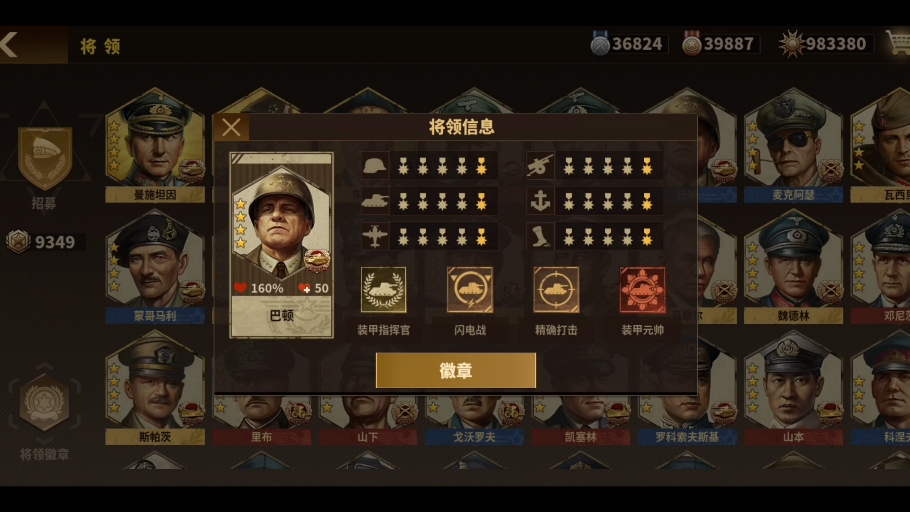Screen dimensions: 910x512
Task: Open the shopping cart shop
Action: coord(896,43)
